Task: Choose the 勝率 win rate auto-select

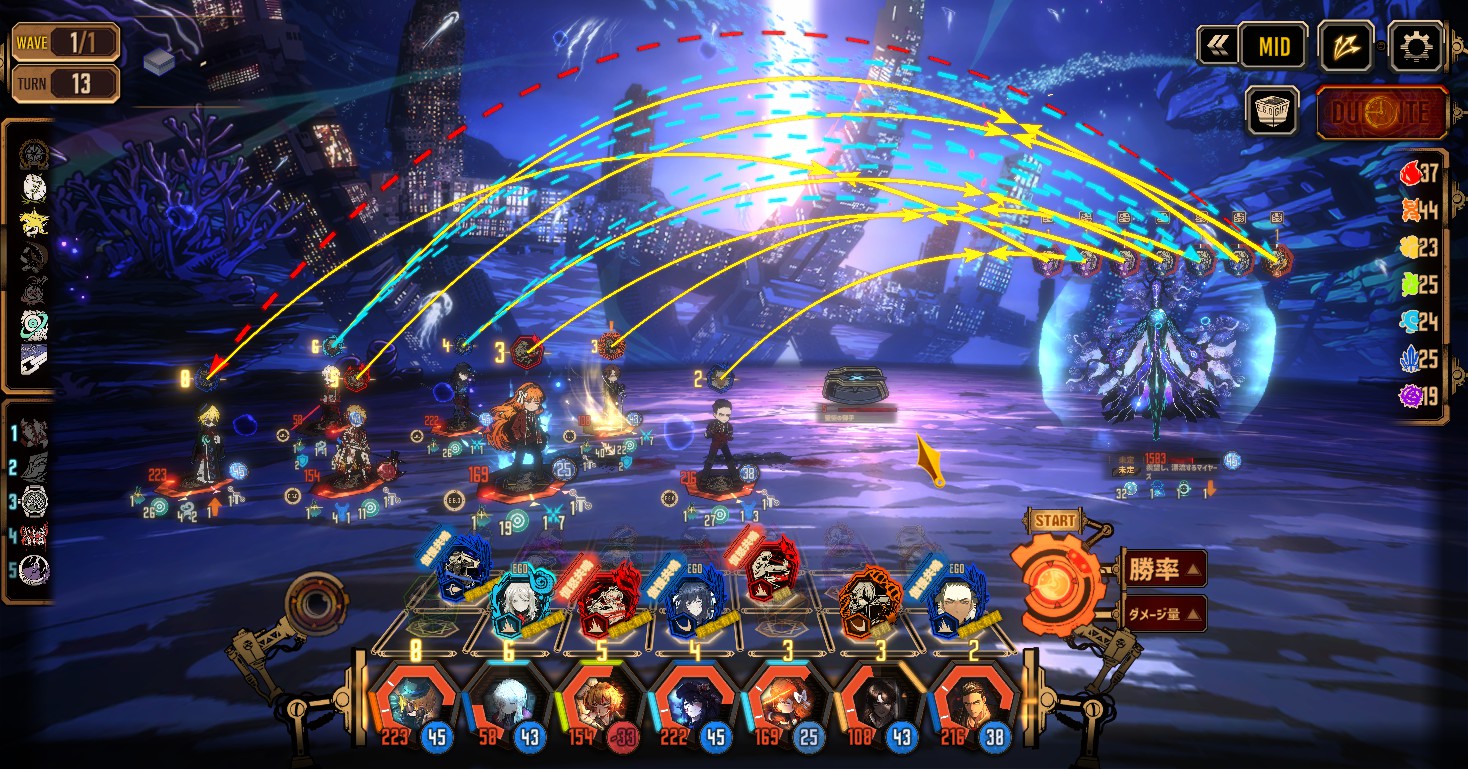Action: tap(1164, 569)
